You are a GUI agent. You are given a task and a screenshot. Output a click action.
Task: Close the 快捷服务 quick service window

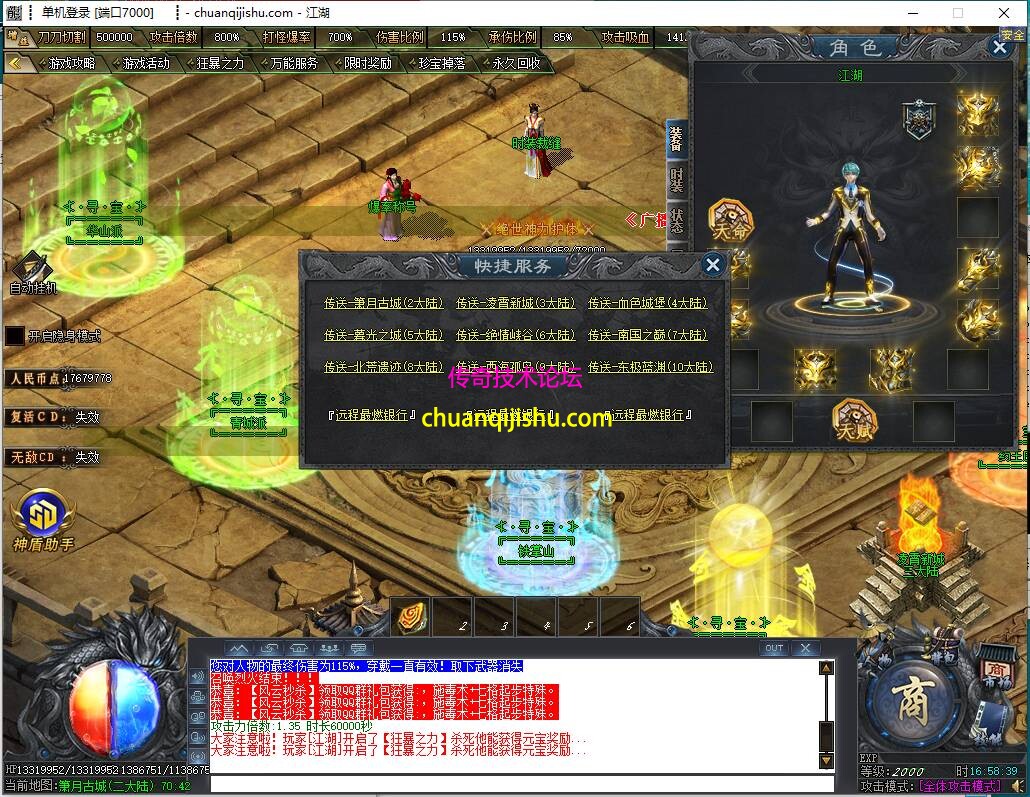point(713,264)
